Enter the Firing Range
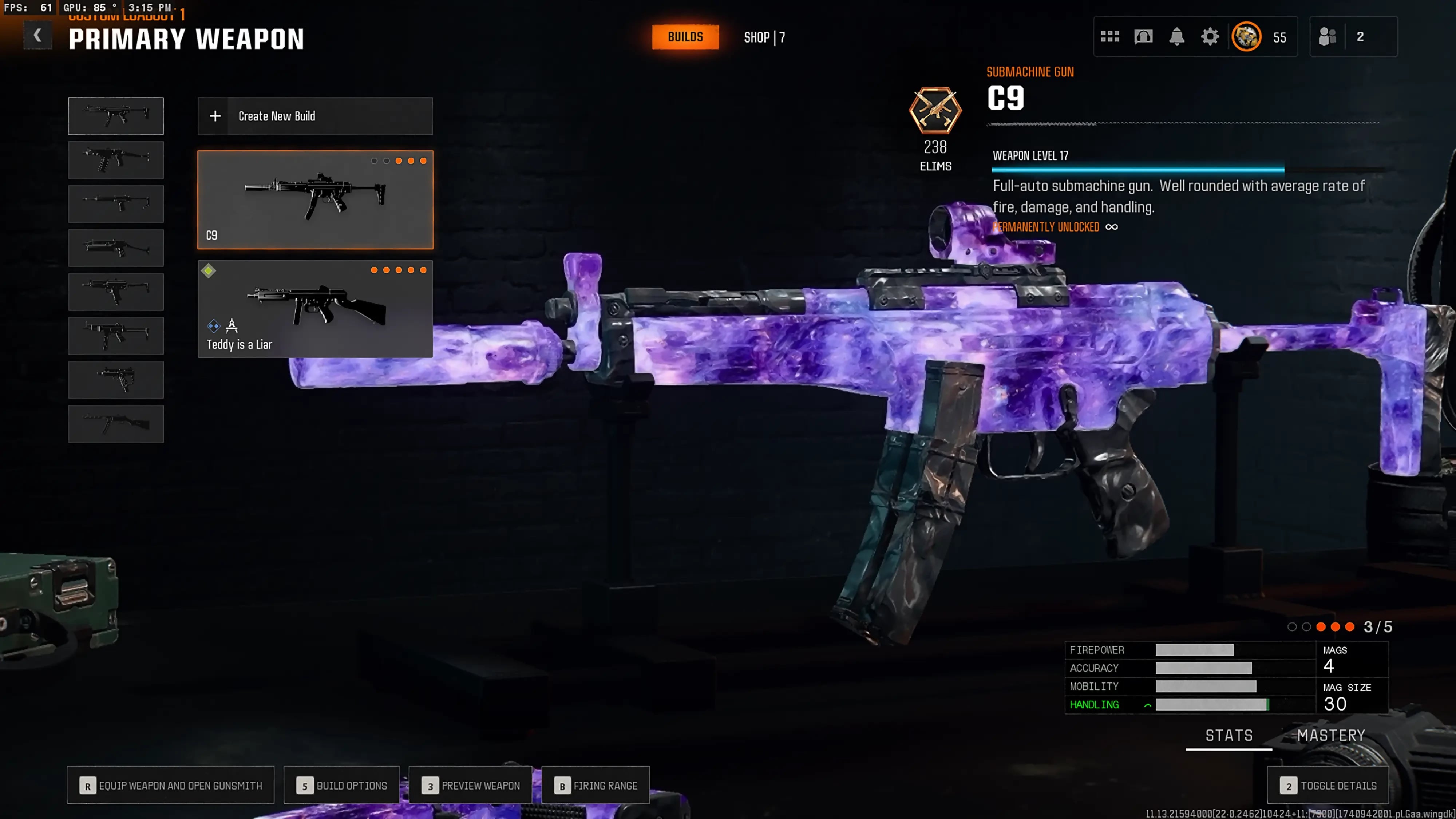The height and width of the screenshot is (819, 1456). tap(595, 785)
